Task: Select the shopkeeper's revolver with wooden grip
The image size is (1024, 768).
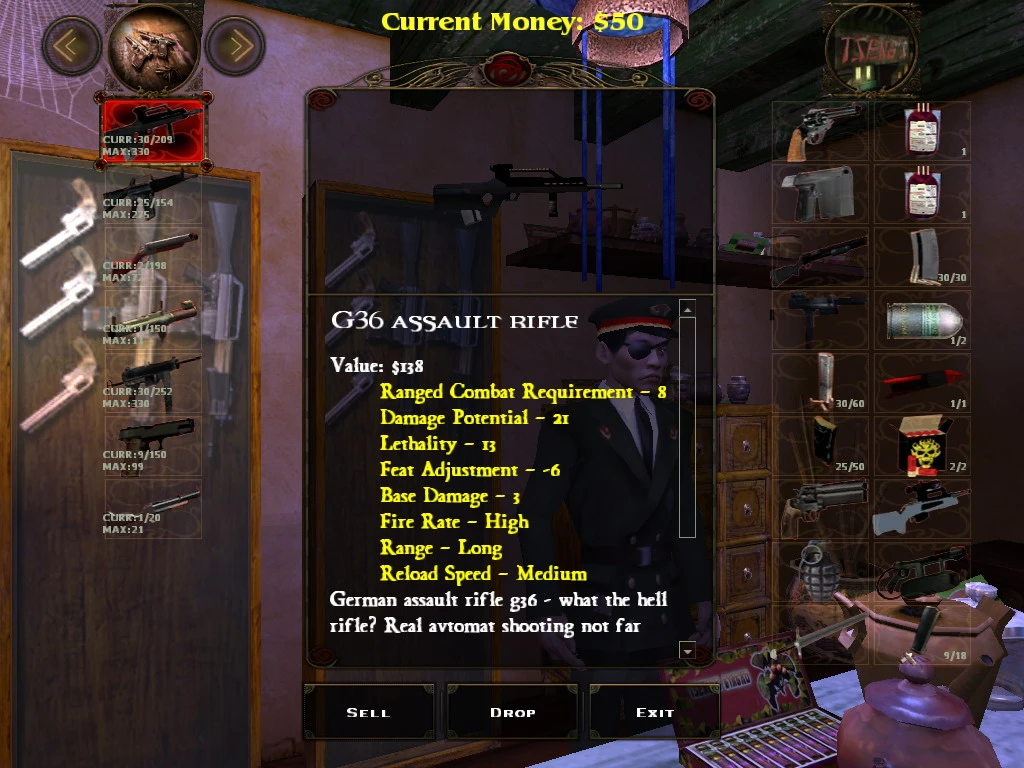Action: 822,130
